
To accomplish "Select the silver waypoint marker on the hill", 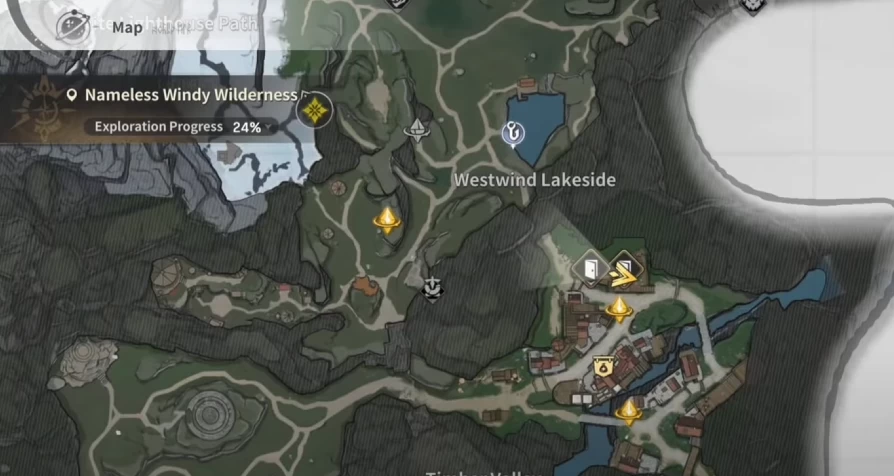I will click(416, 129).
